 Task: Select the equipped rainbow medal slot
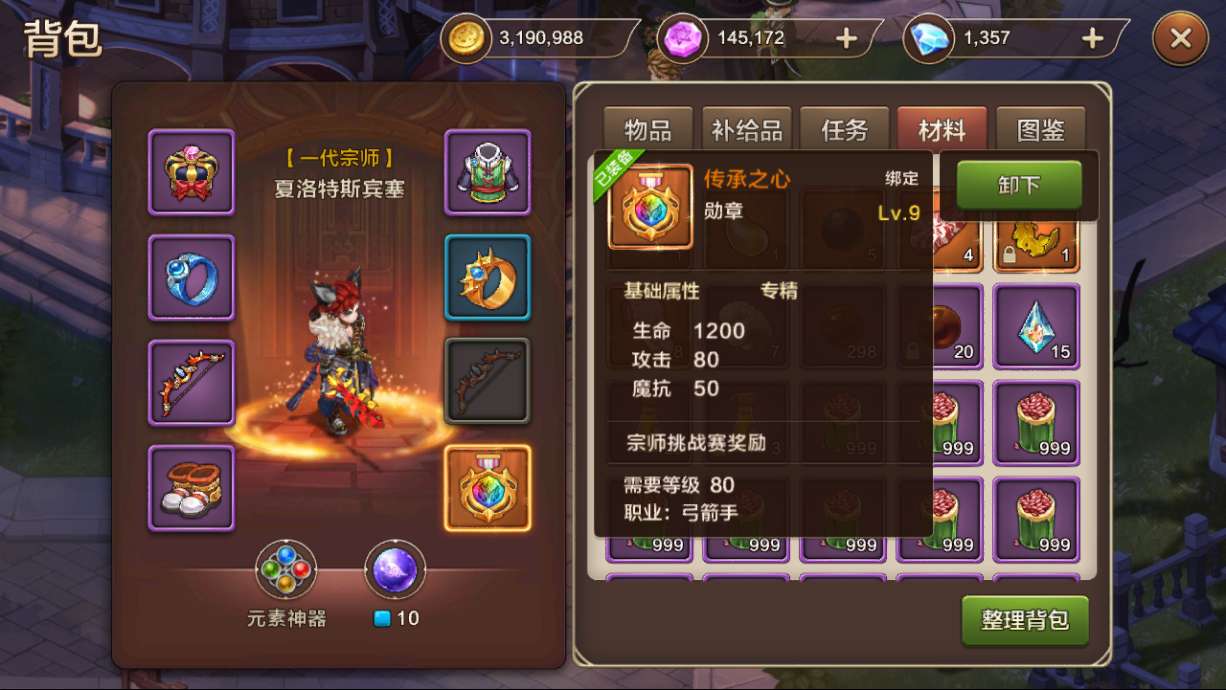point(487,488)
